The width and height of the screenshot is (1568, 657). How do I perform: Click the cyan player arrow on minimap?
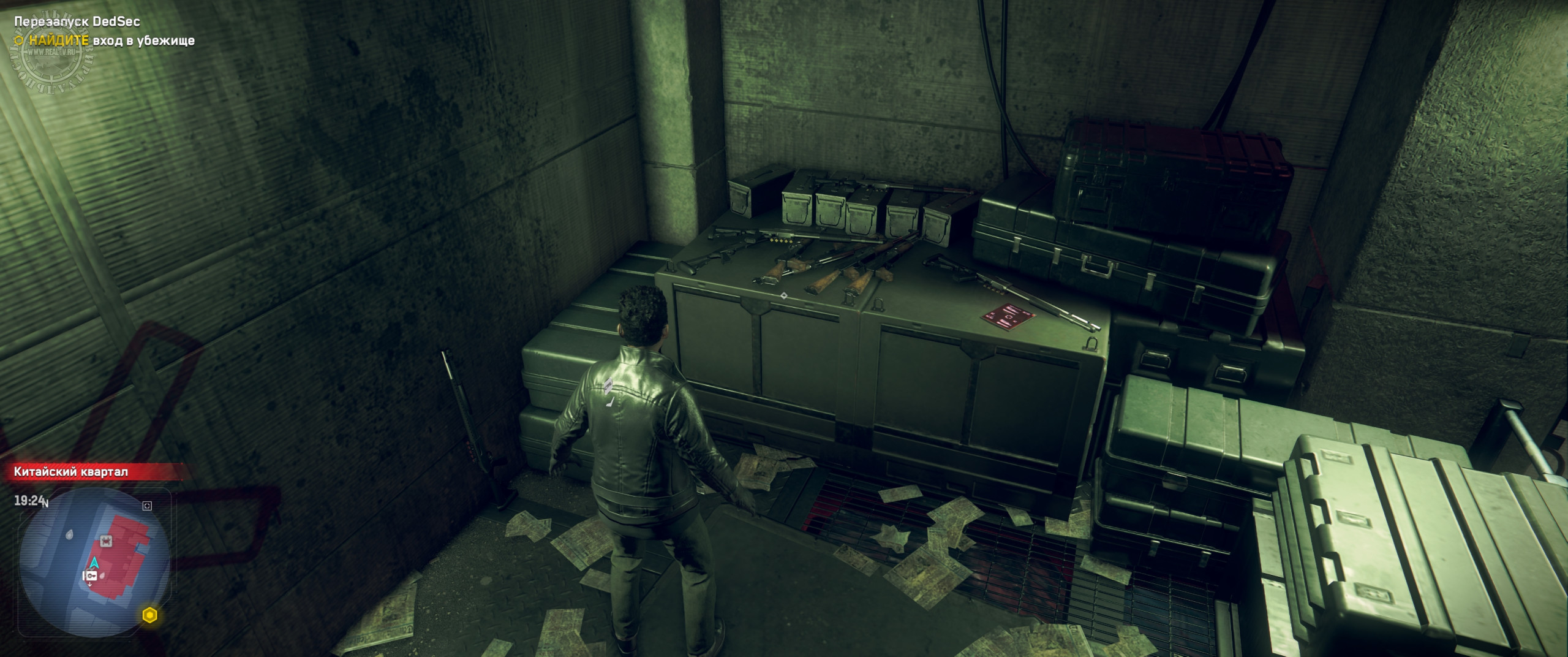95,562
